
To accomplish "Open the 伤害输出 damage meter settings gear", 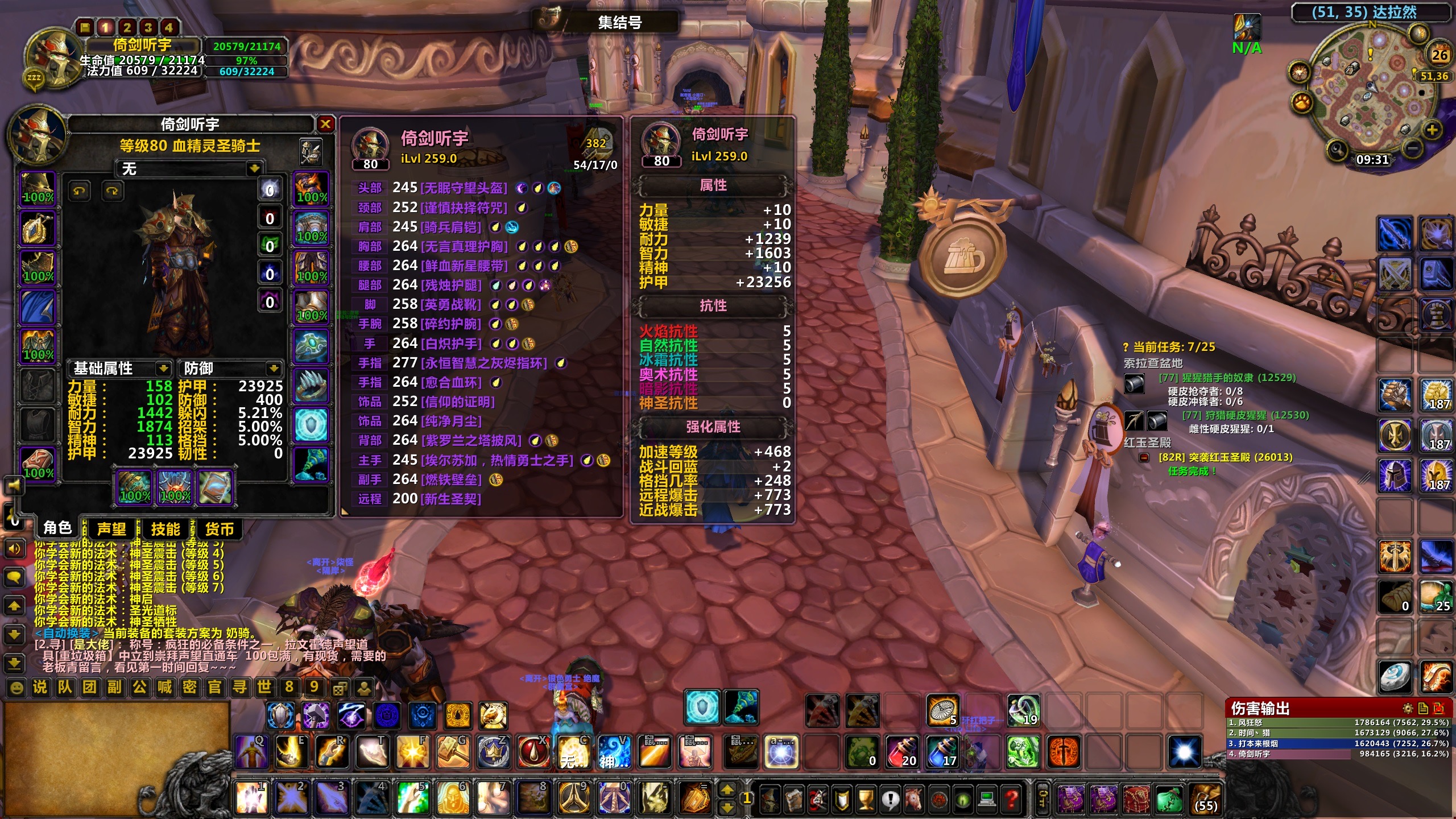I will 1408,708.
